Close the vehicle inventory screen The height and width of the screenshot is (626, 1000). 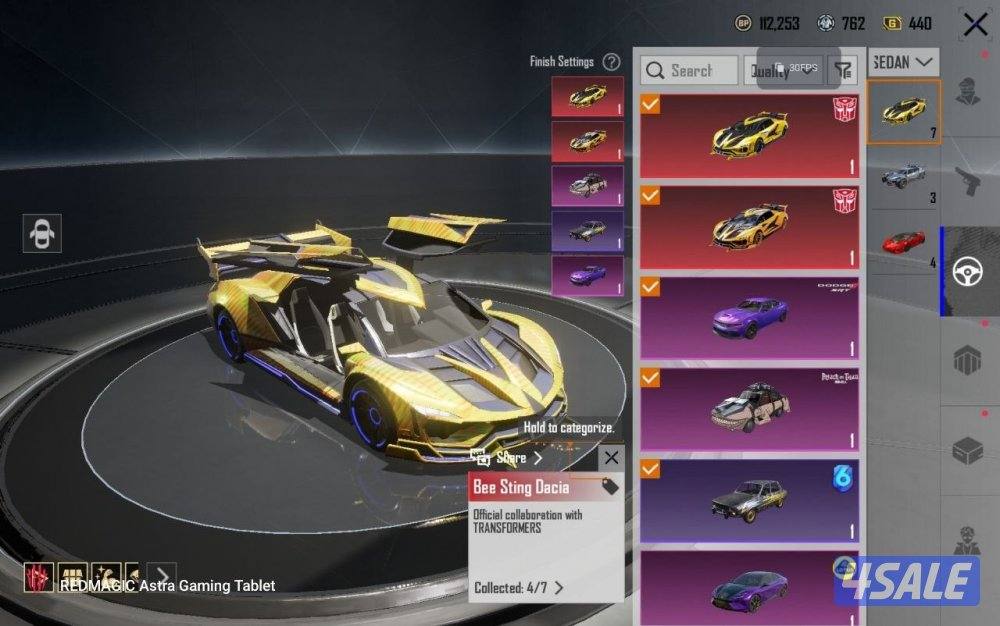975,24
